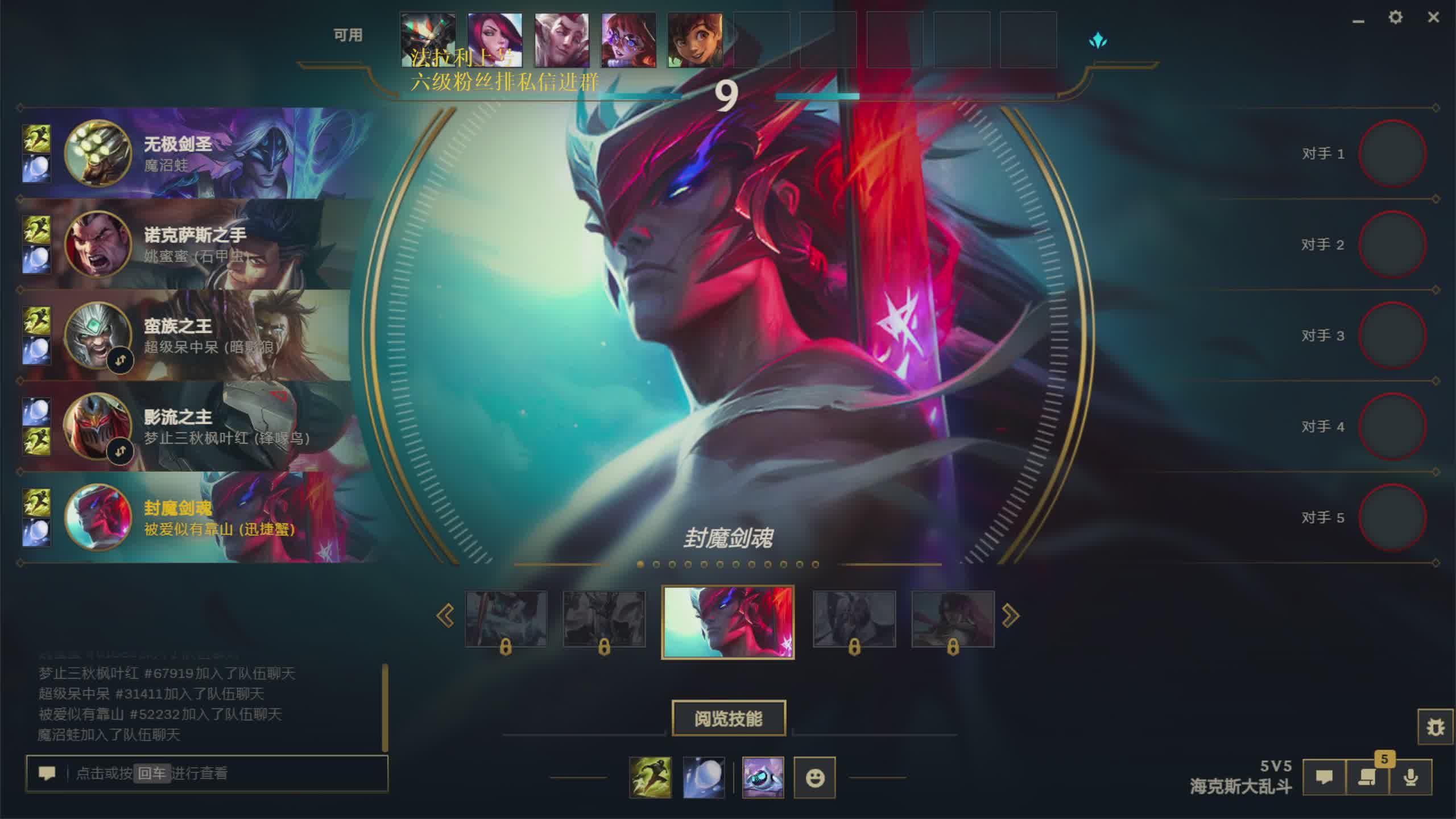Change the Ghost summoner spell below the skins
Screen dimensions: 1456x819
coord(650,777)
